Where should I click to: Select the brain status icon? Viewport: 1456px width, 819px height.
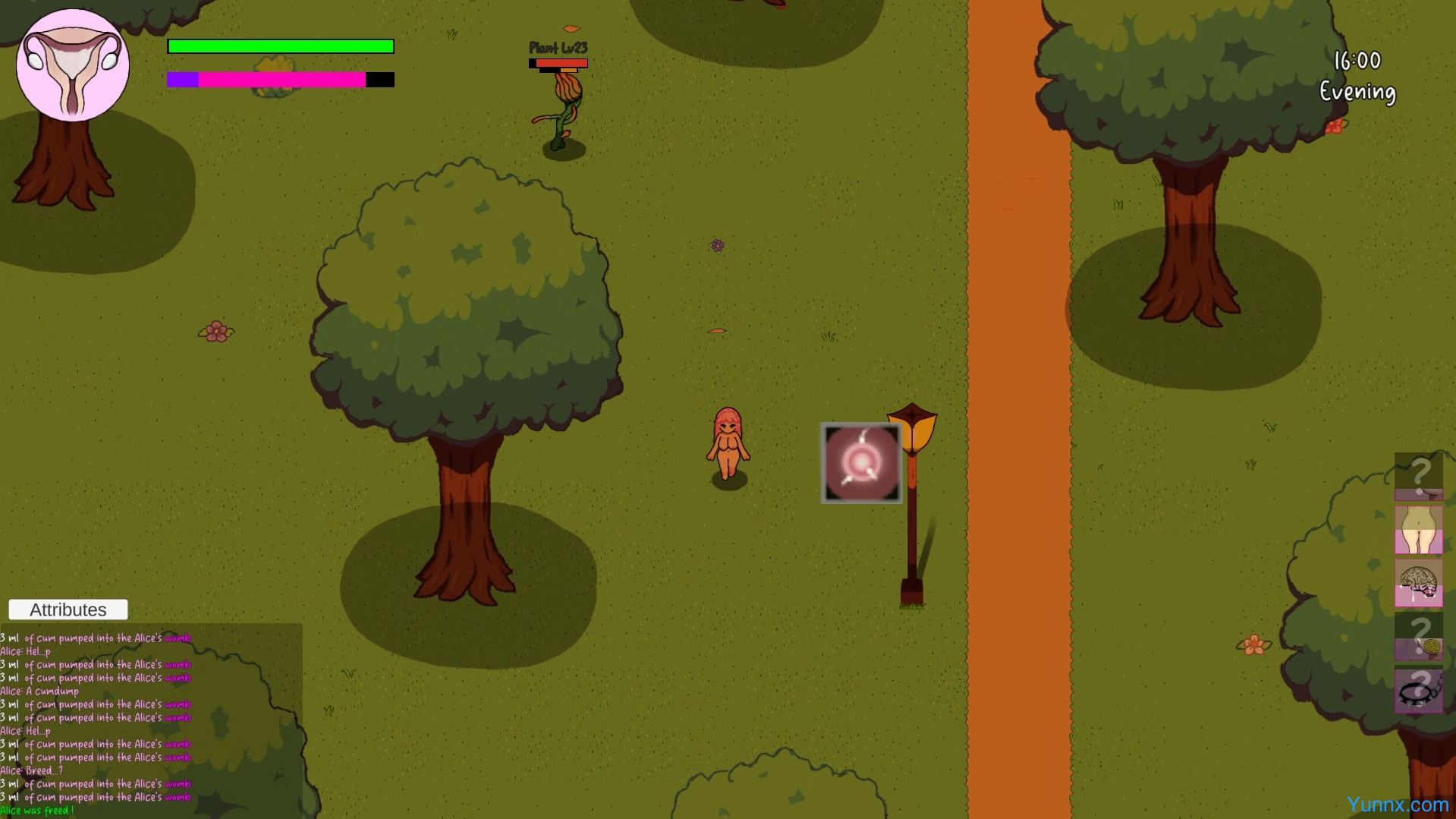(1418, 583)
